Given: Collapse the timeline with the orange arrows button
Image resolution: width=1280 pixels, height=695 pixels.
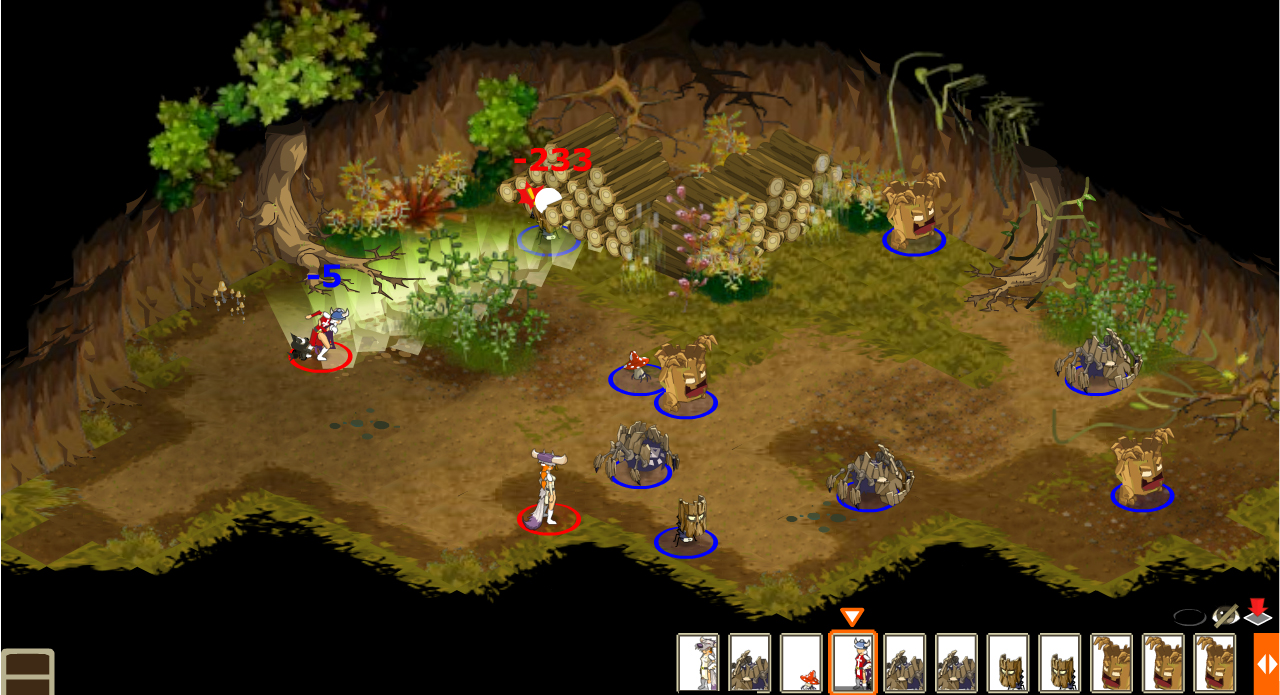Looking at the screenshot, I should pyautogui.click(x=1266, y=663).
